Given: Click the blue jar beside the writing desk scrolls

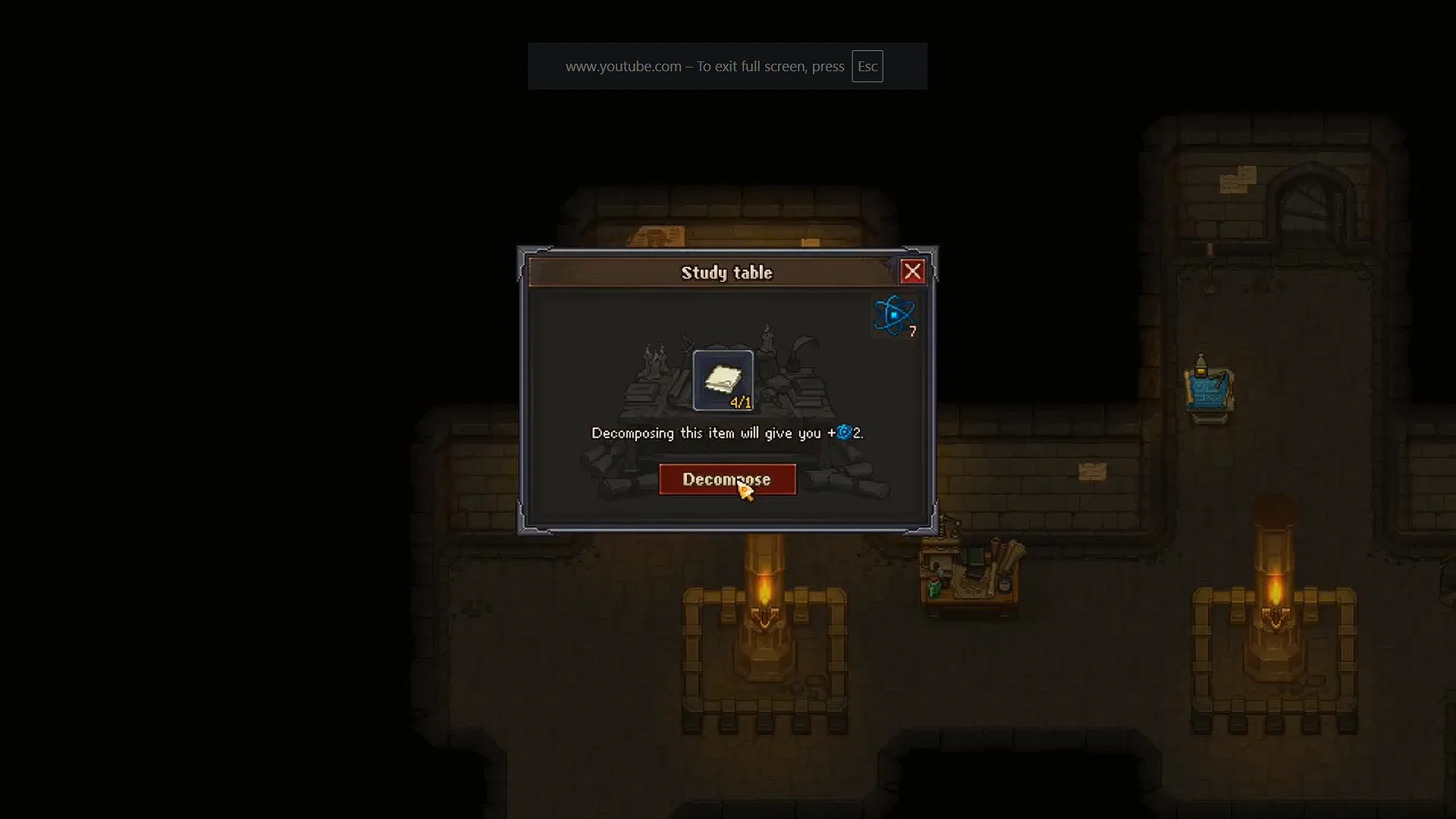Looking at the screenshot, I should 1004,584.
